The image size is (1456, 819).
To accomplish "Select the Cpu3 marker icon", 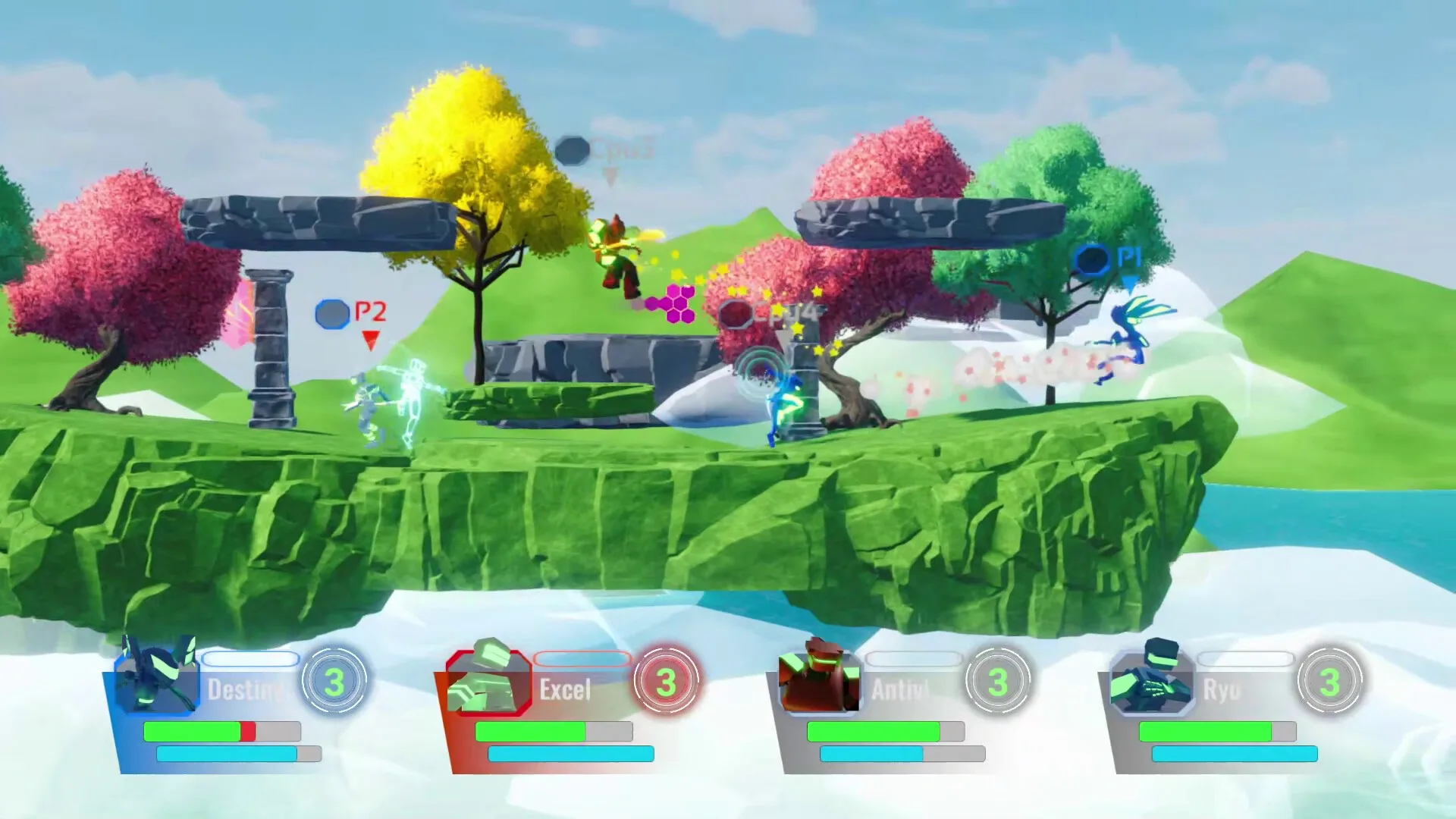I will (573, 149).
